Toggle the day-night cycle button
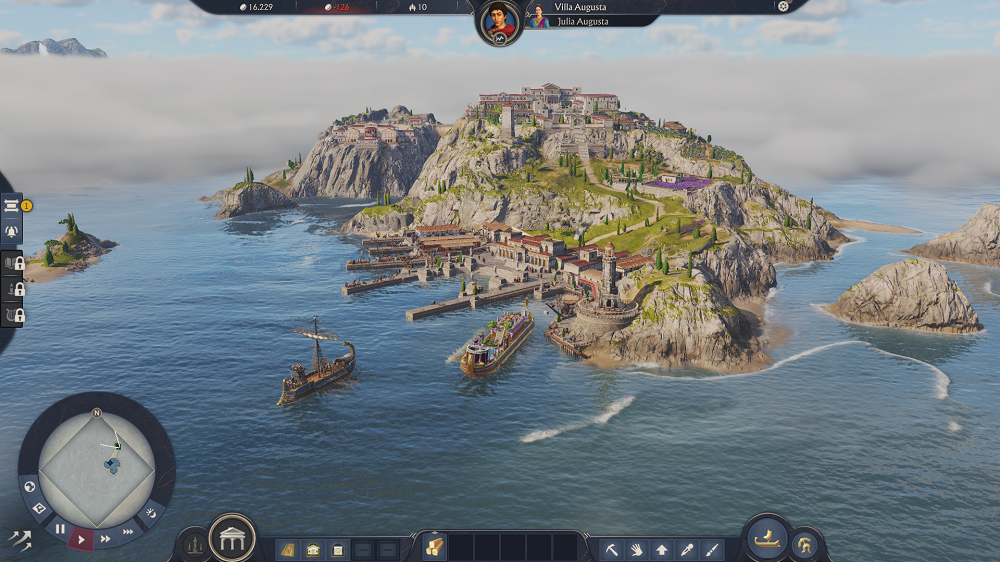 click(x=150, y=512)
